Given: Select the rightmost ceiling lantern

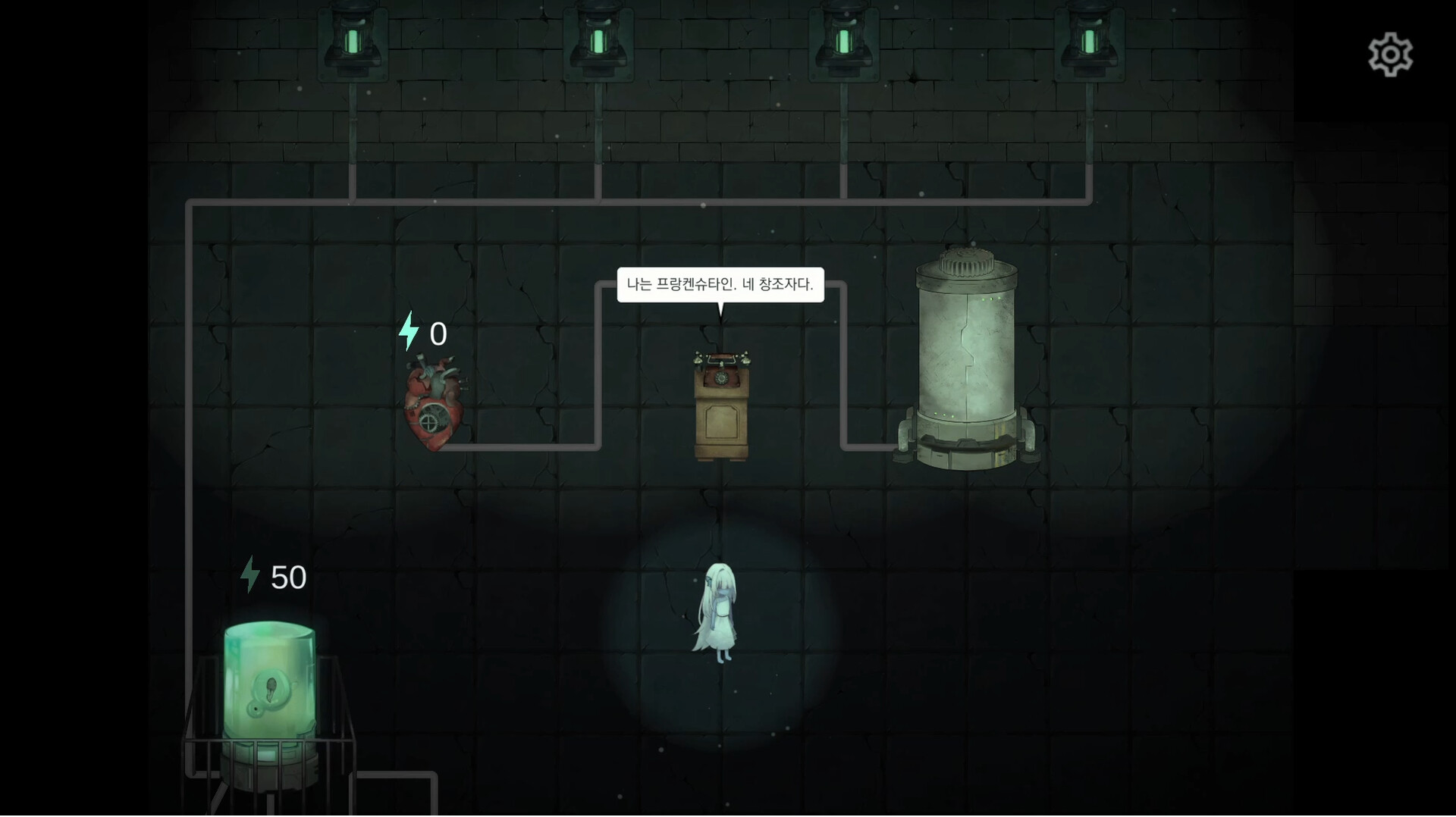Looking at the screenshot, I should click(x=1090, y=38).
